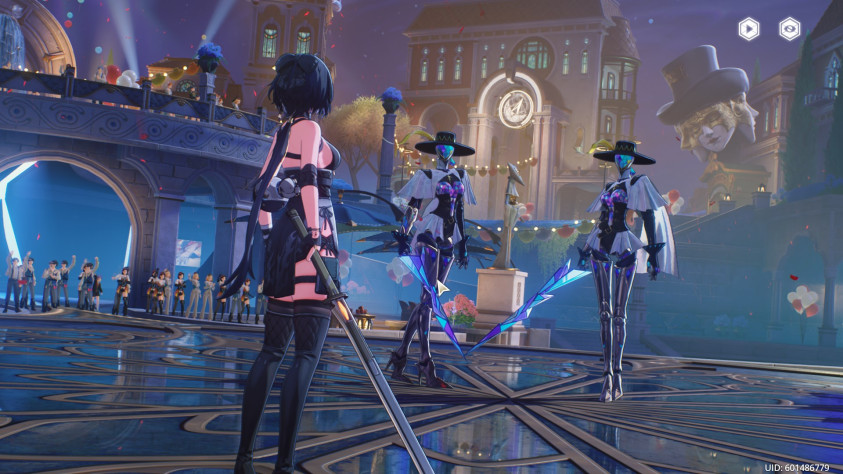This screenshot has width=843, height=474.
Task: Toggle the auto-play triangle button
Action: click(748, 29)
